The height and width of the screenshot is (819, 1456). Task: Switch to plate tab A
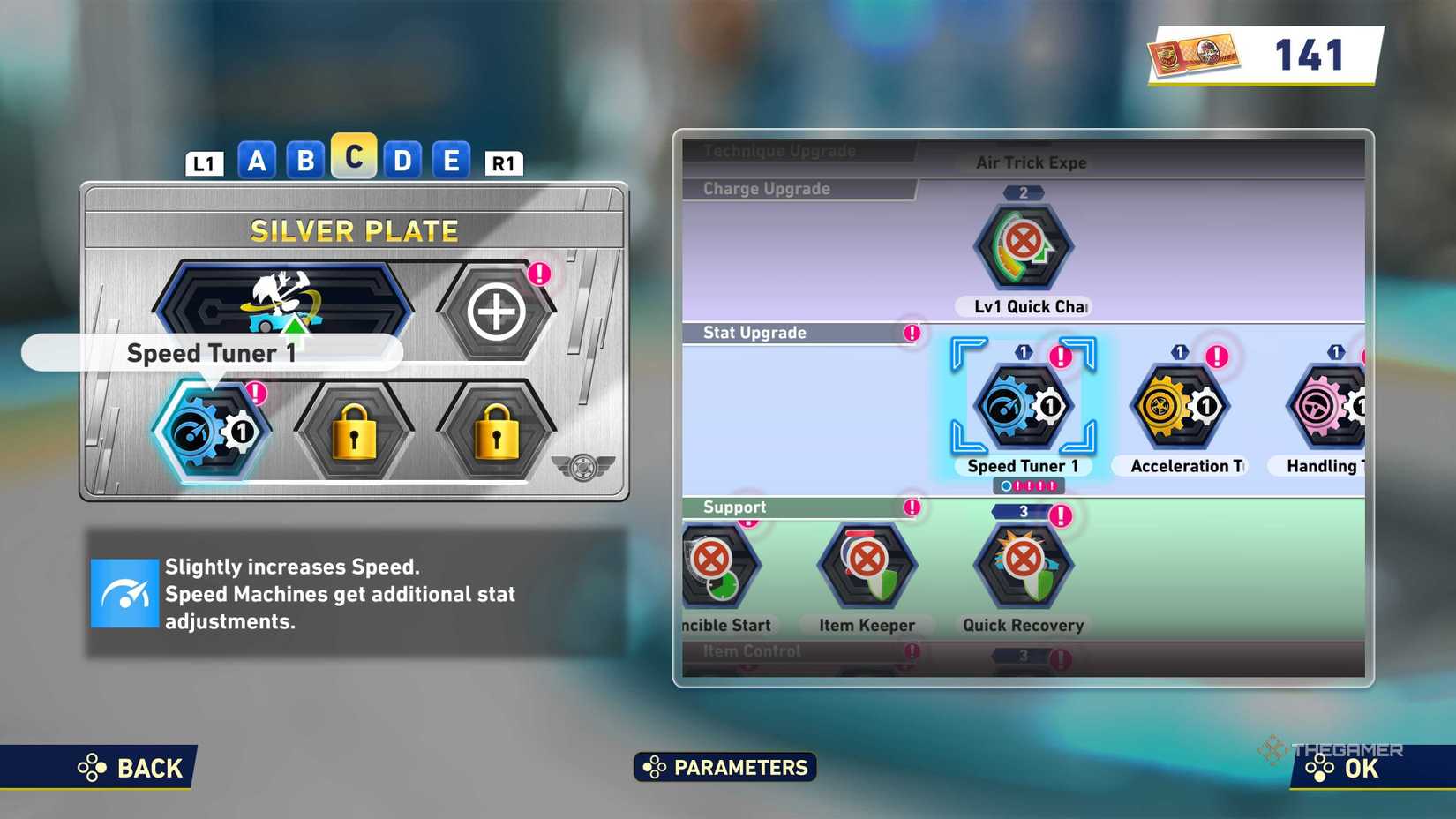(258, 161)
